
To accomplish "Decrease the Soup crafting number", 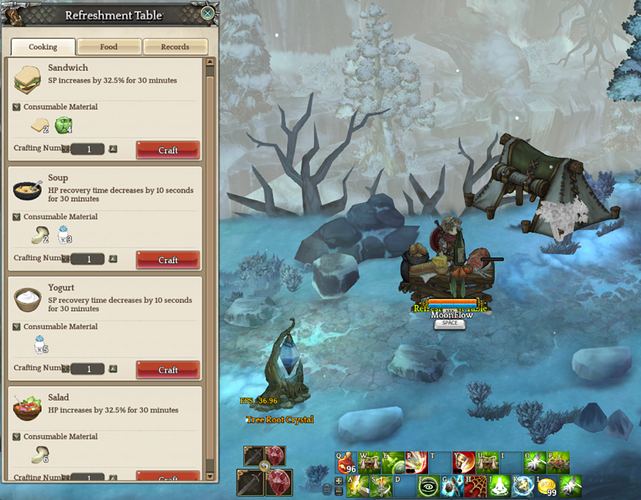I will [65, 259].
